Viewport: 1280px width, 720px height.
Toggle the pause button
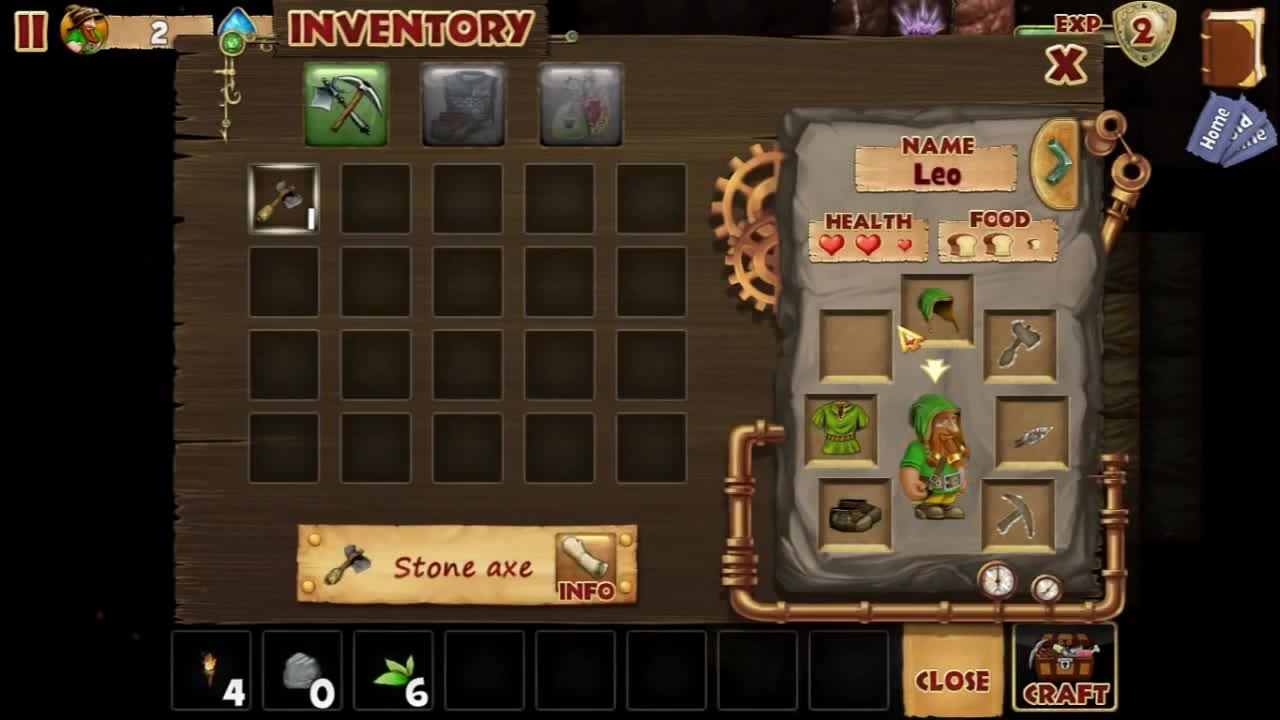click(x=29, y=29)
